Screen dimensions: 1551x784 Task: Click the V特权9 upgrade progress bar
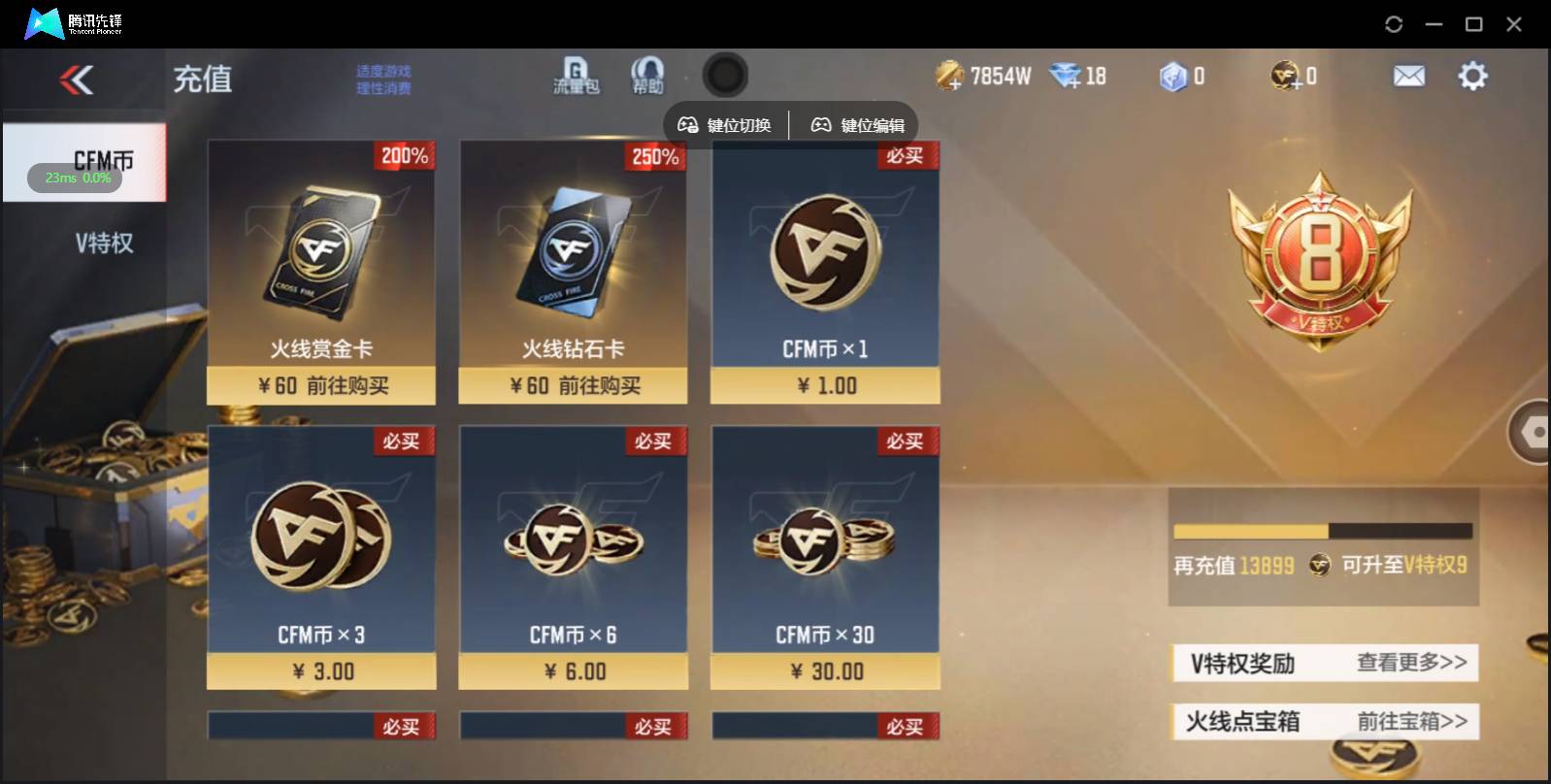[1323, 529]
